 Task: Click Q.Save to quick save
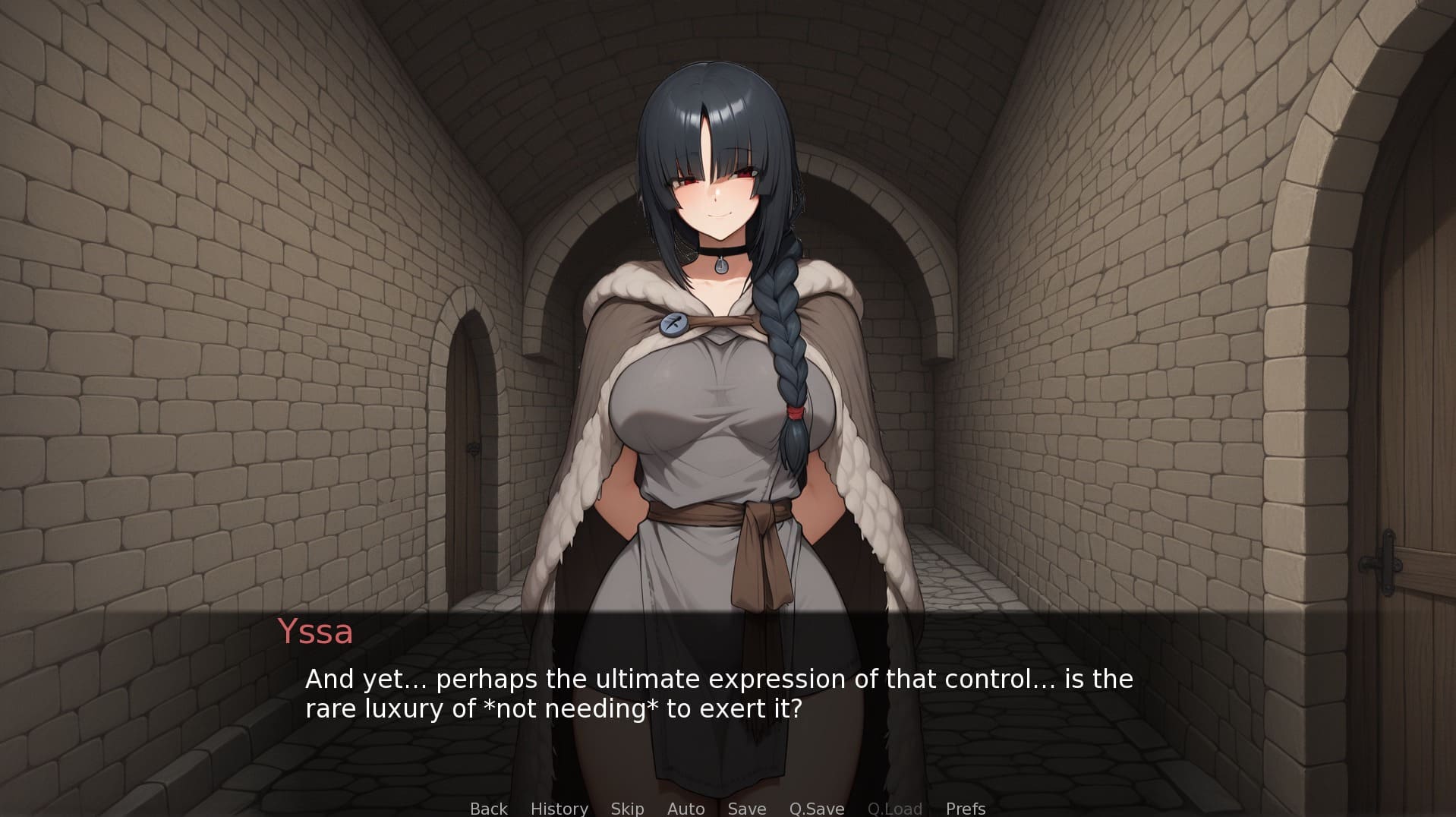817,809
